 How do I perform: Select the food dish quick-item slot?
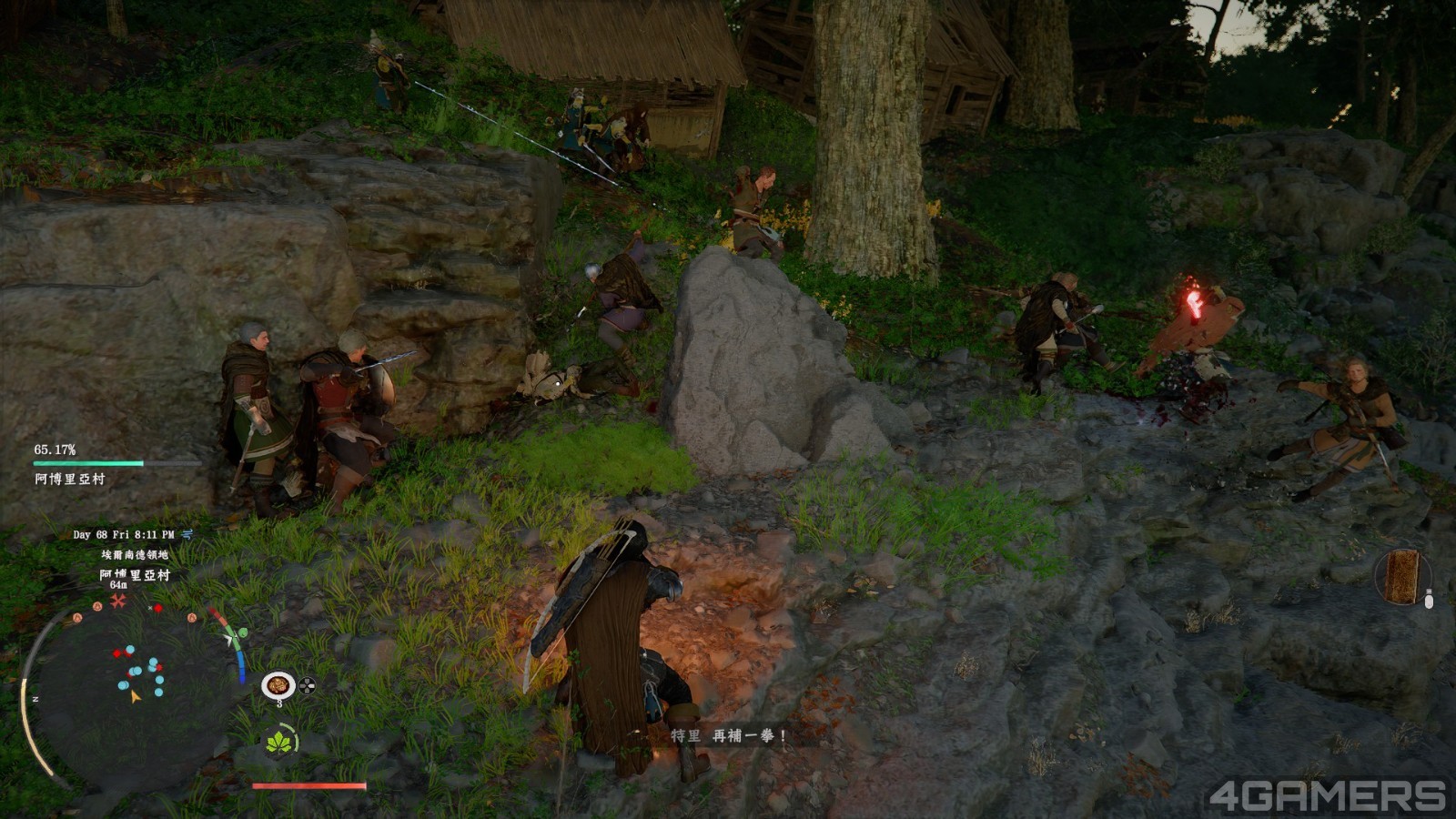278,684
